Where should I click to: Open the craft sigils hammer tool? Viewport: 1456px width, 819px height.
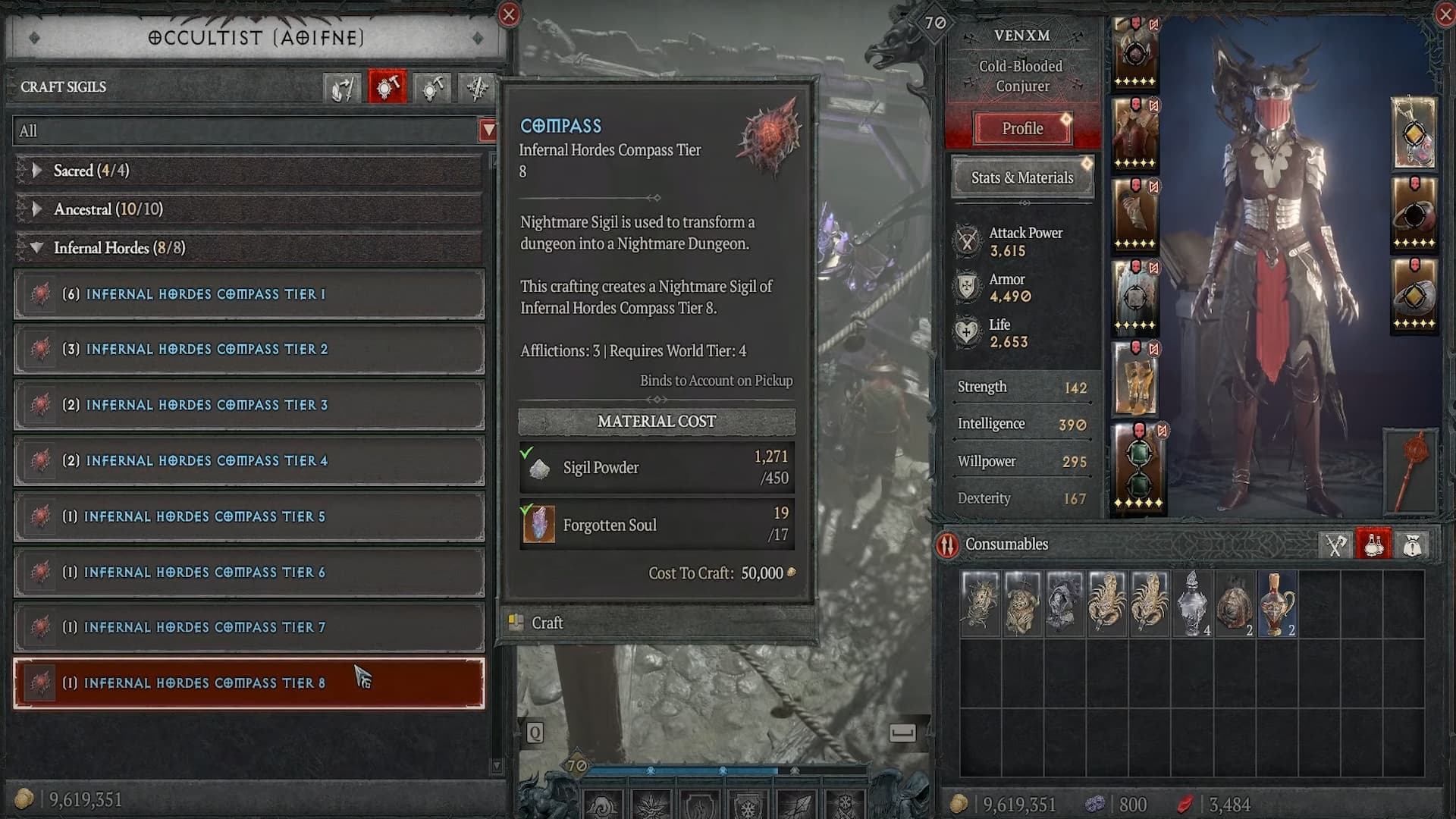pyautogui.click(x=387, y=87)
